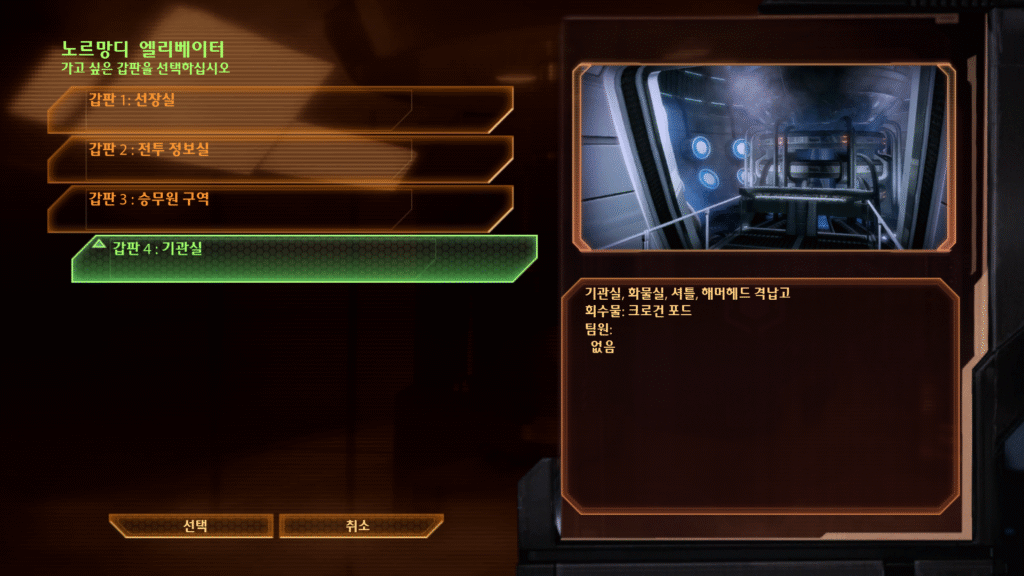Go to 갑판 3: 승무원 구역
1024x576 pixels.
[x=280, y=207]
